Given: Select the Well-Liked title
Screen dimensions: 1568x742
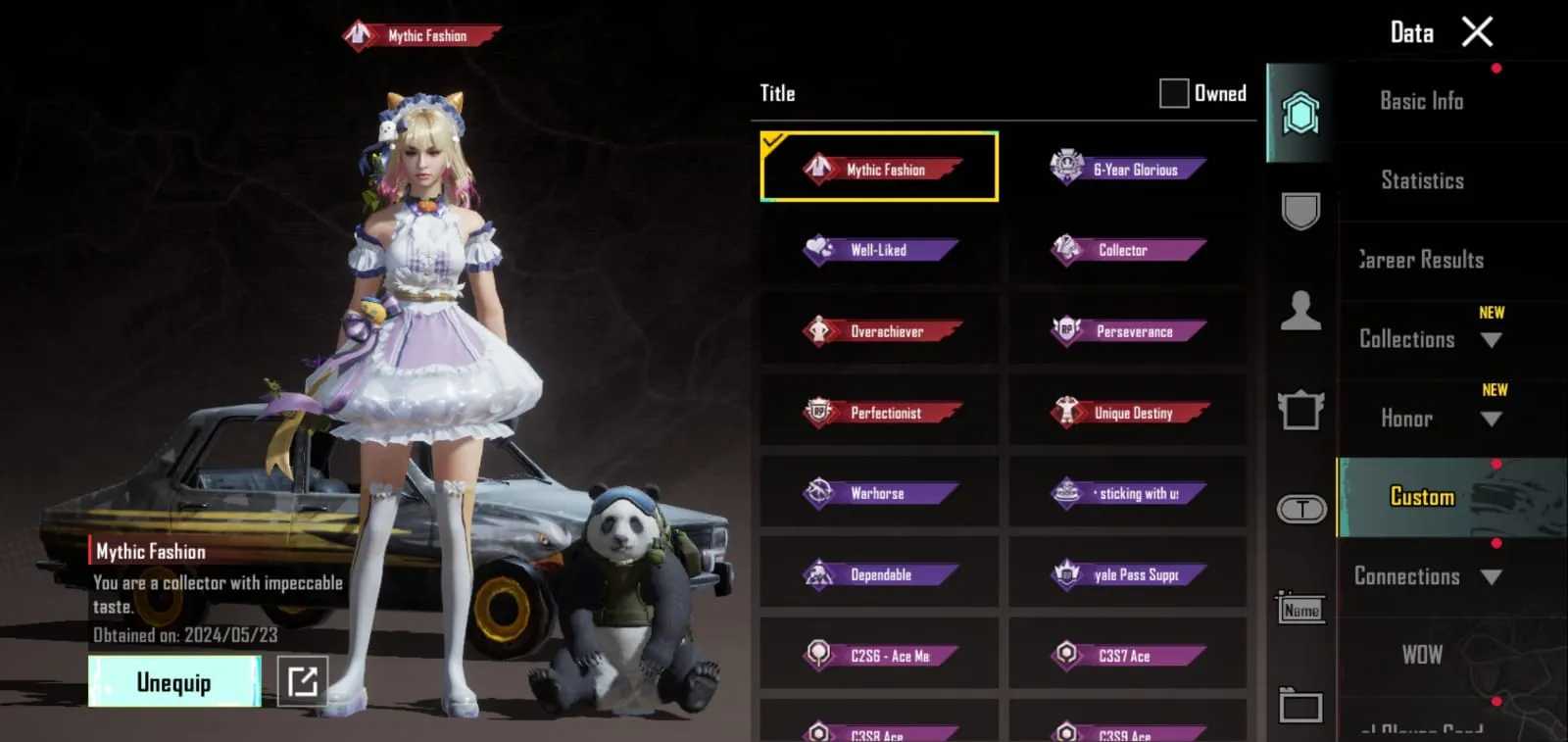Looking at the screenshot, I should tap(879, 249).
